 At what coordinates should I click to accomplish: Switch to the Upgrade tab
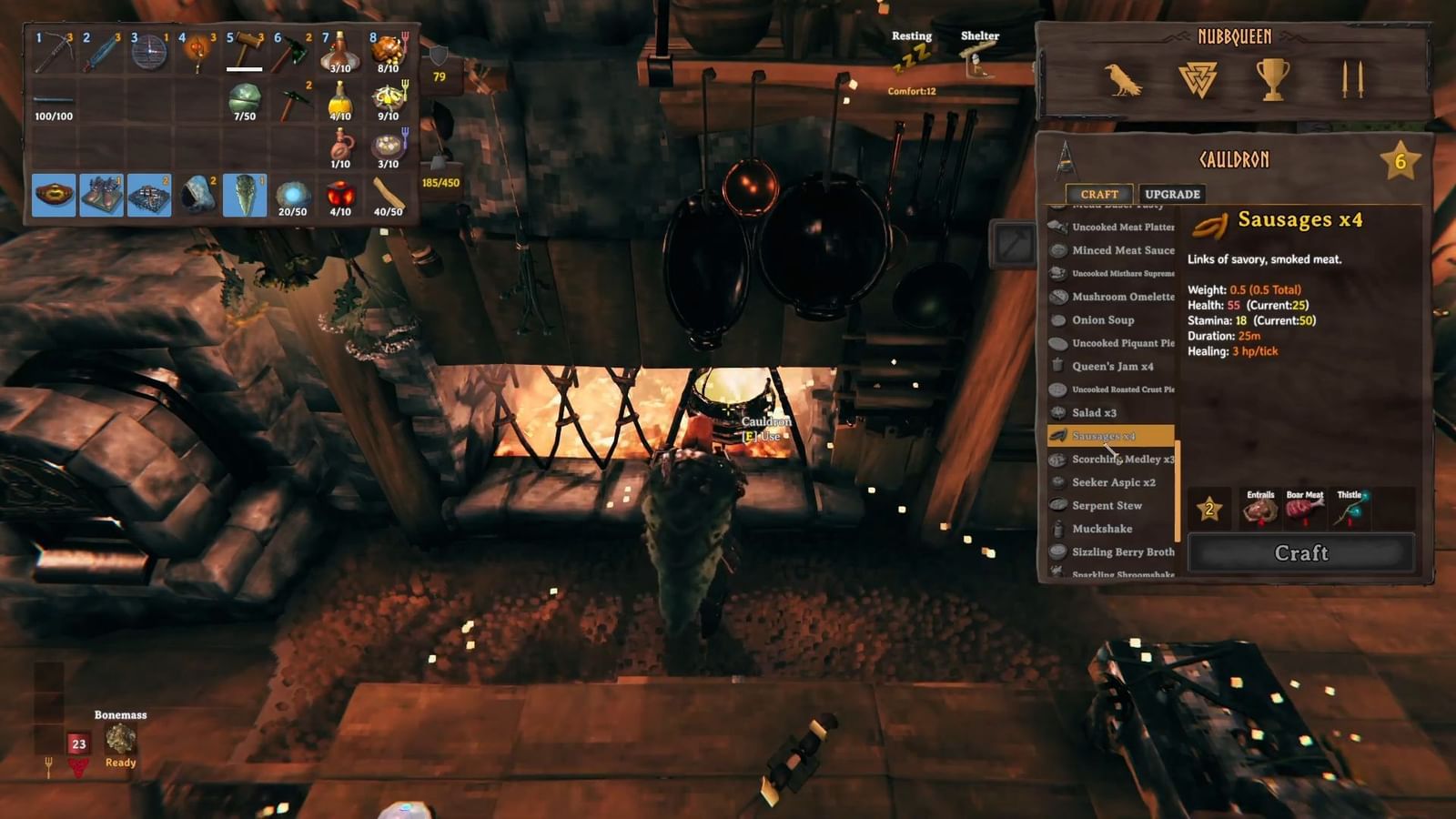pos(1172,194)
